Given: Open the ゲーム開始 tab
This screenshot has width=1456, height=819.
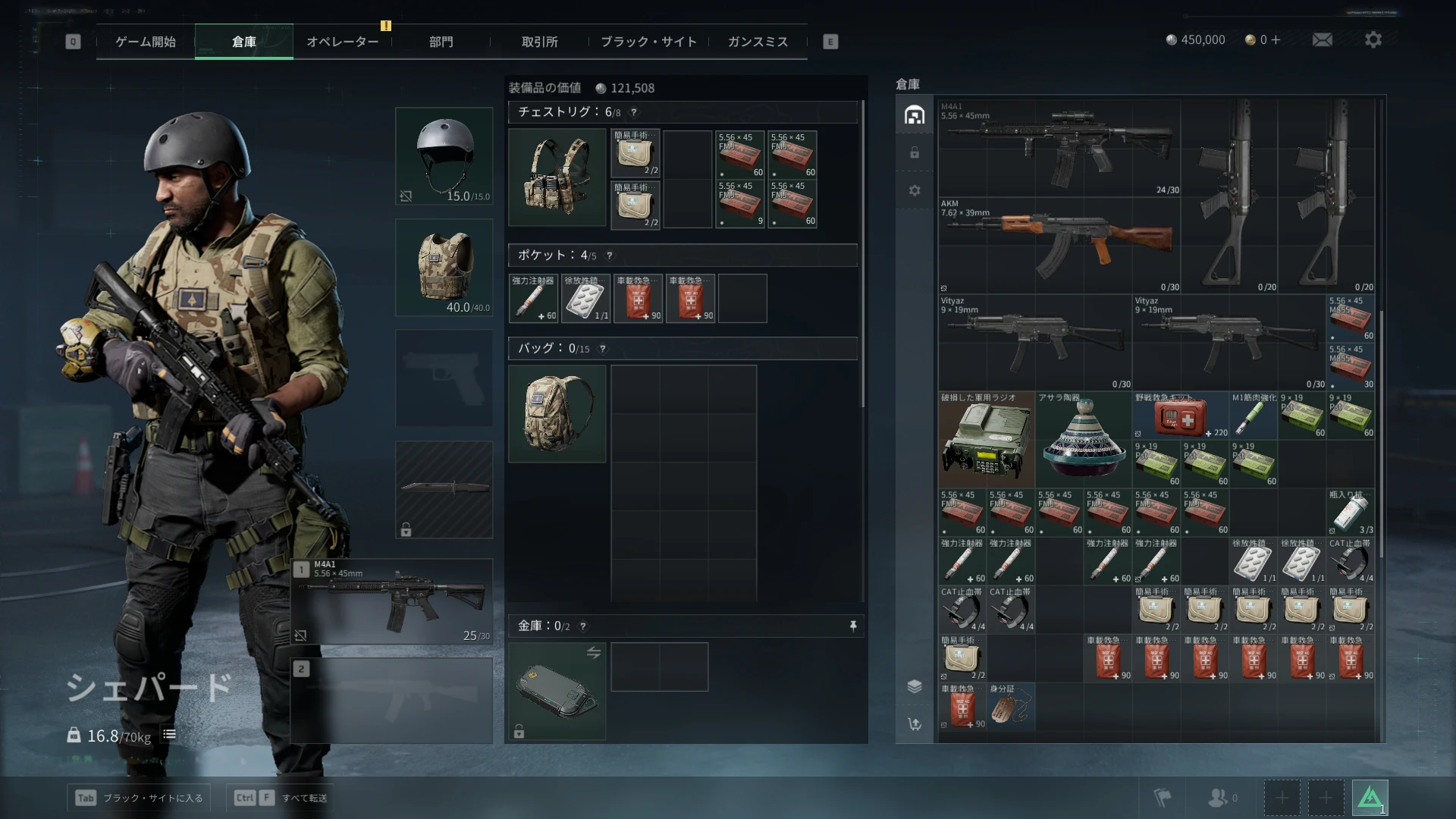Looking at the screenshot, I should coord(146,42).
